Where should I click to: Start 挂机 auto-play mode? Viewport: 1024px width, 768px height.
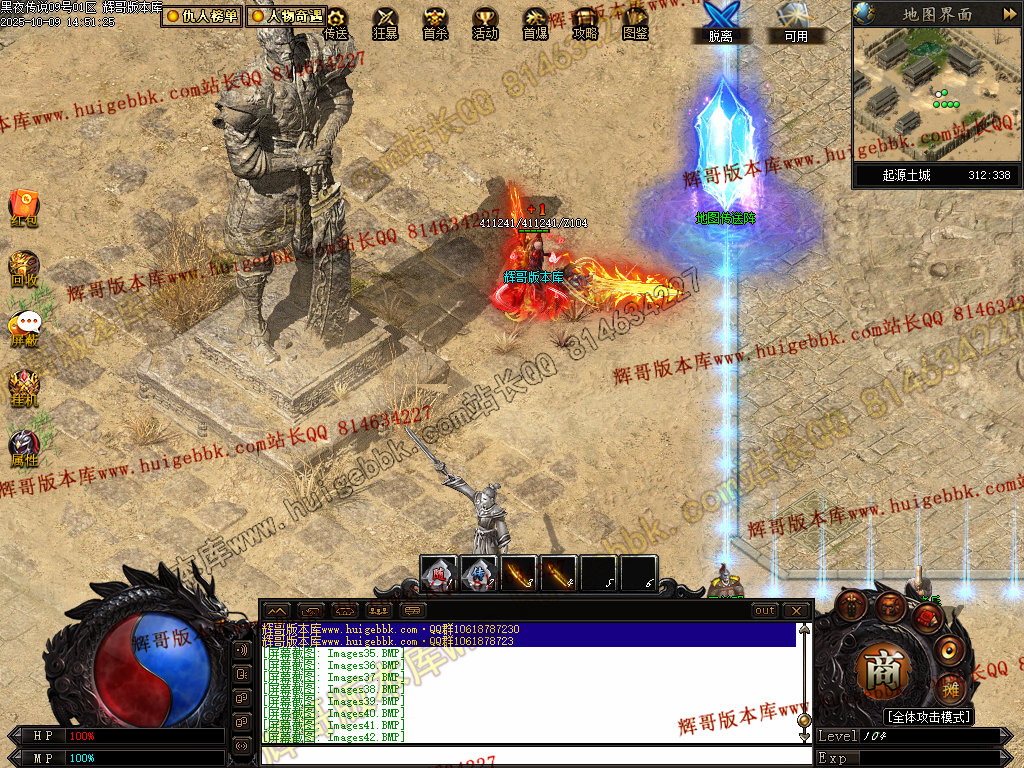[24, 388]
